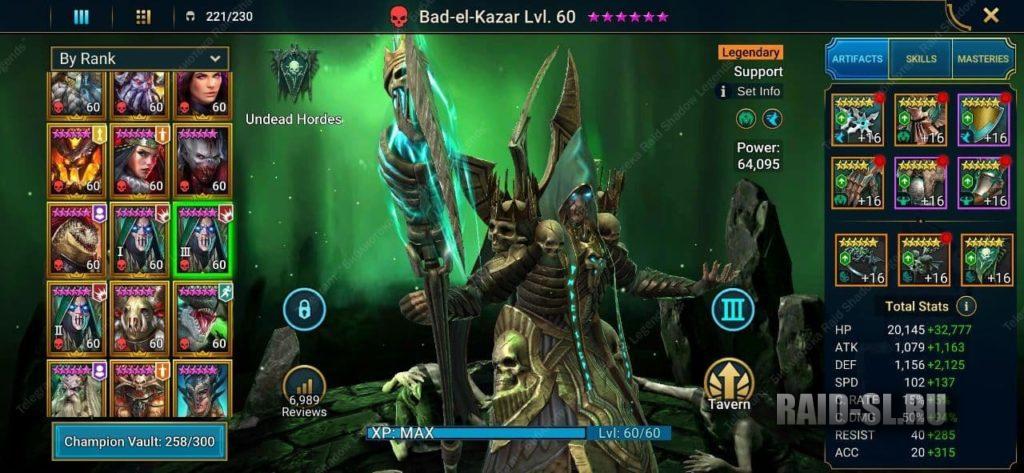Open the Champion Vault

pyautogui.click(x=139, y=441)
